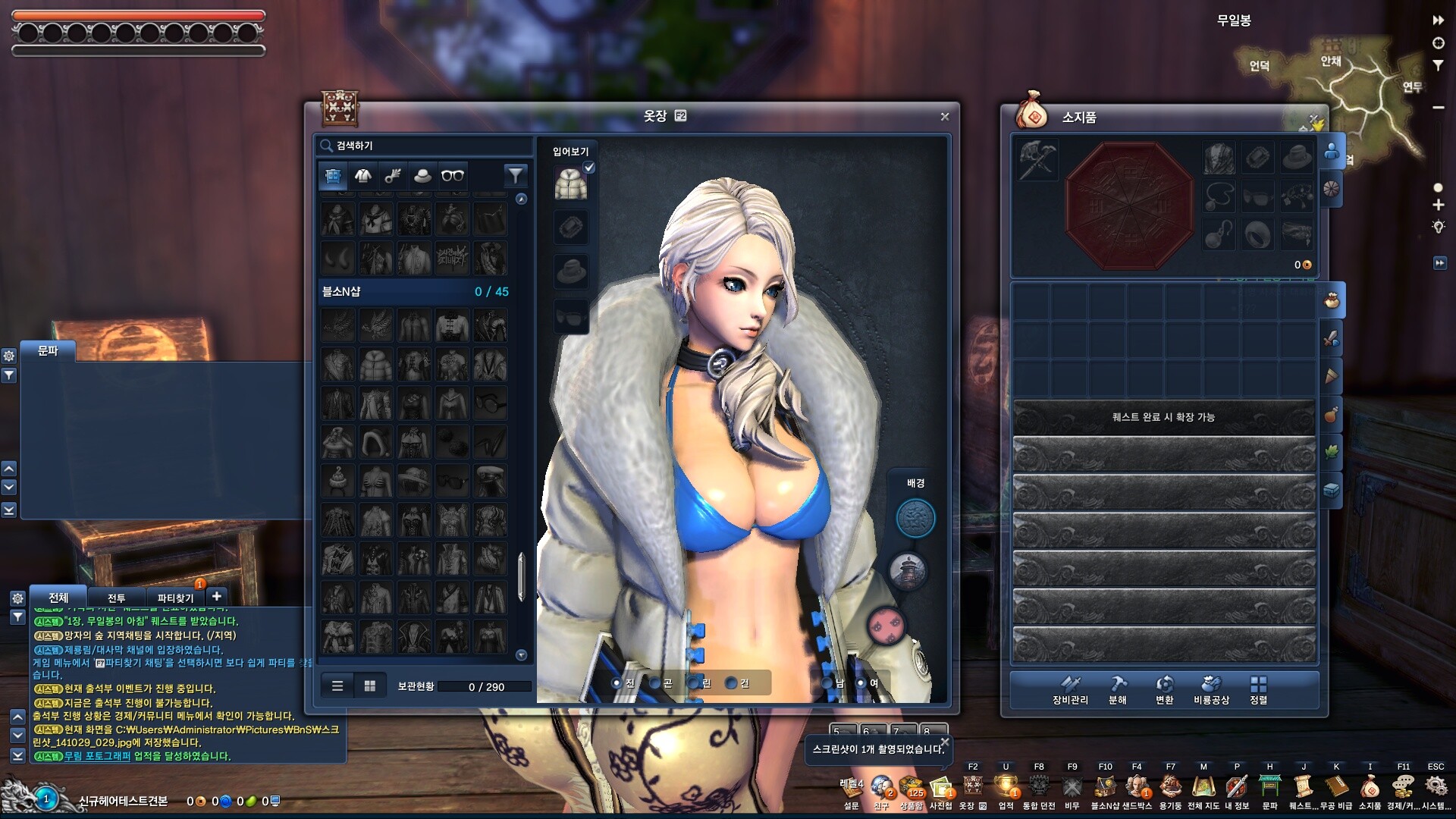Choose the 곤 race radio option
The height and width of the screenshot is (819, 1456).
tap(655, 683)
